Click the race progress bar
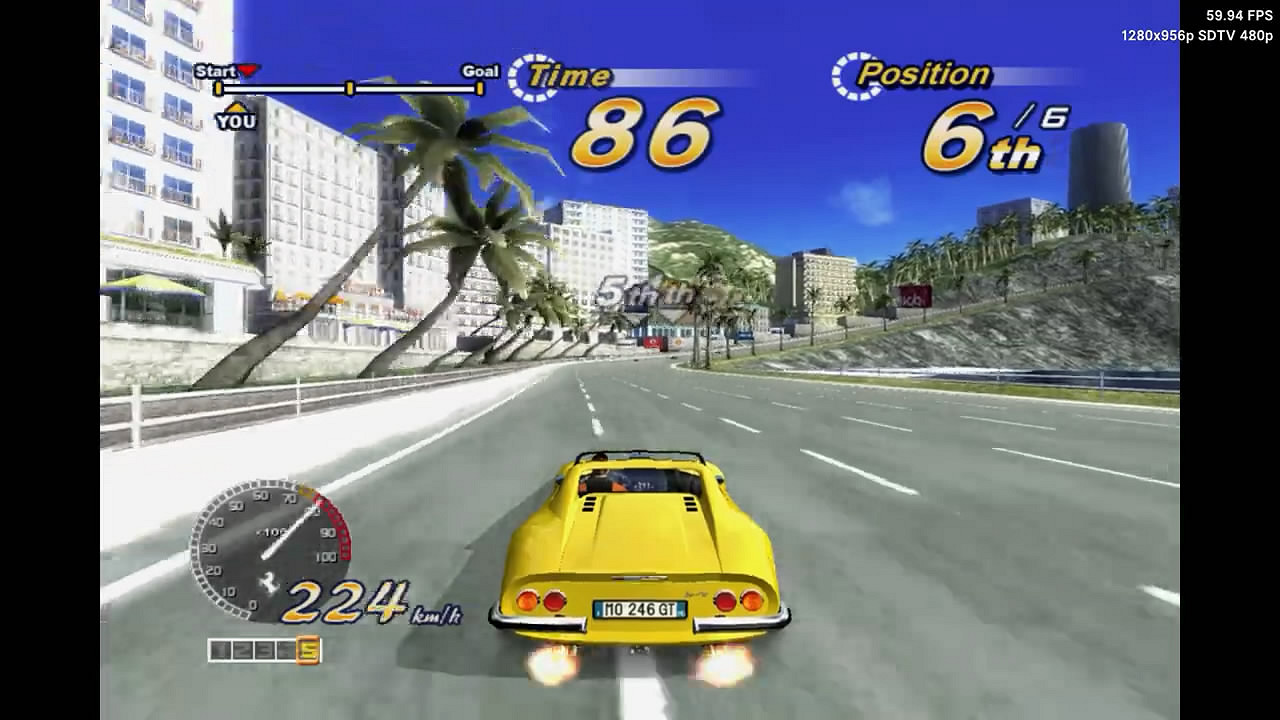The image size is (1280, 720). 350,88
